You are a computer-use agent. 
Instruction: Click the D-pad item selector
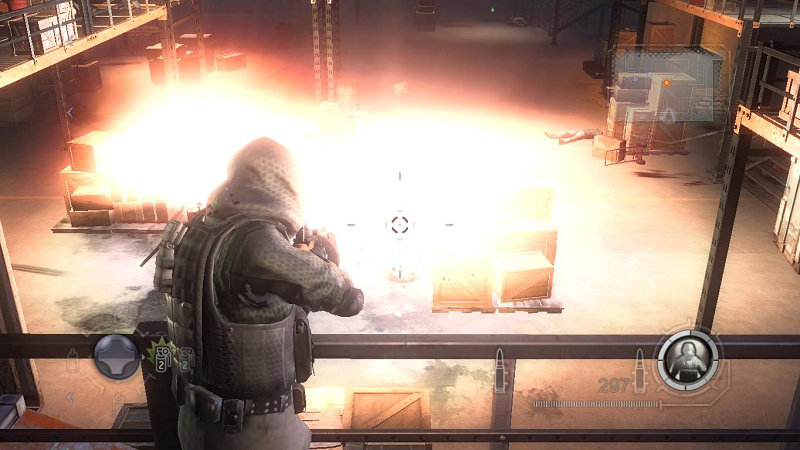116,356
